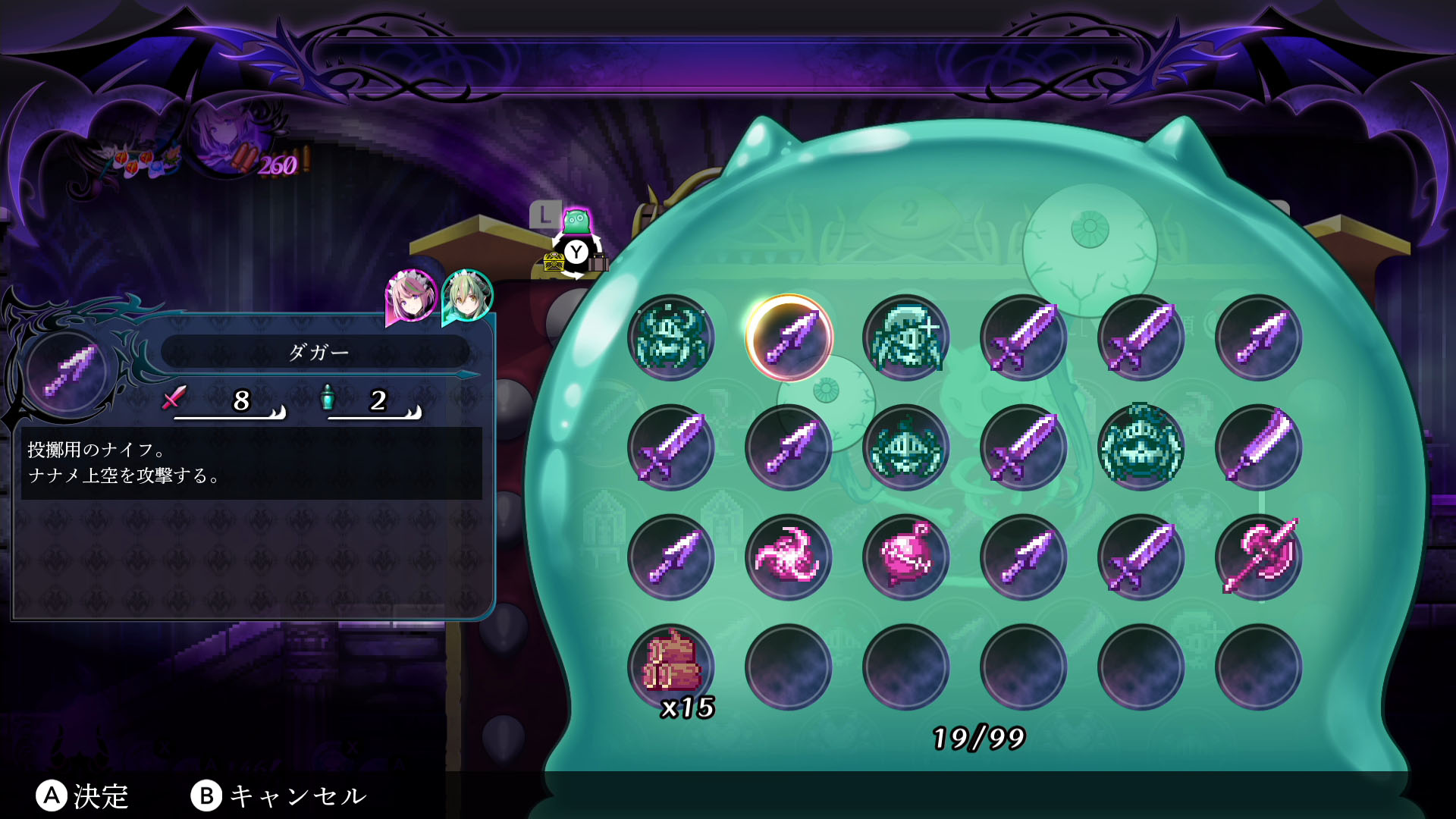This screenshot has height=819, width=1456.
Task: Open the green slime bag icon
Action: coord(576,221)
